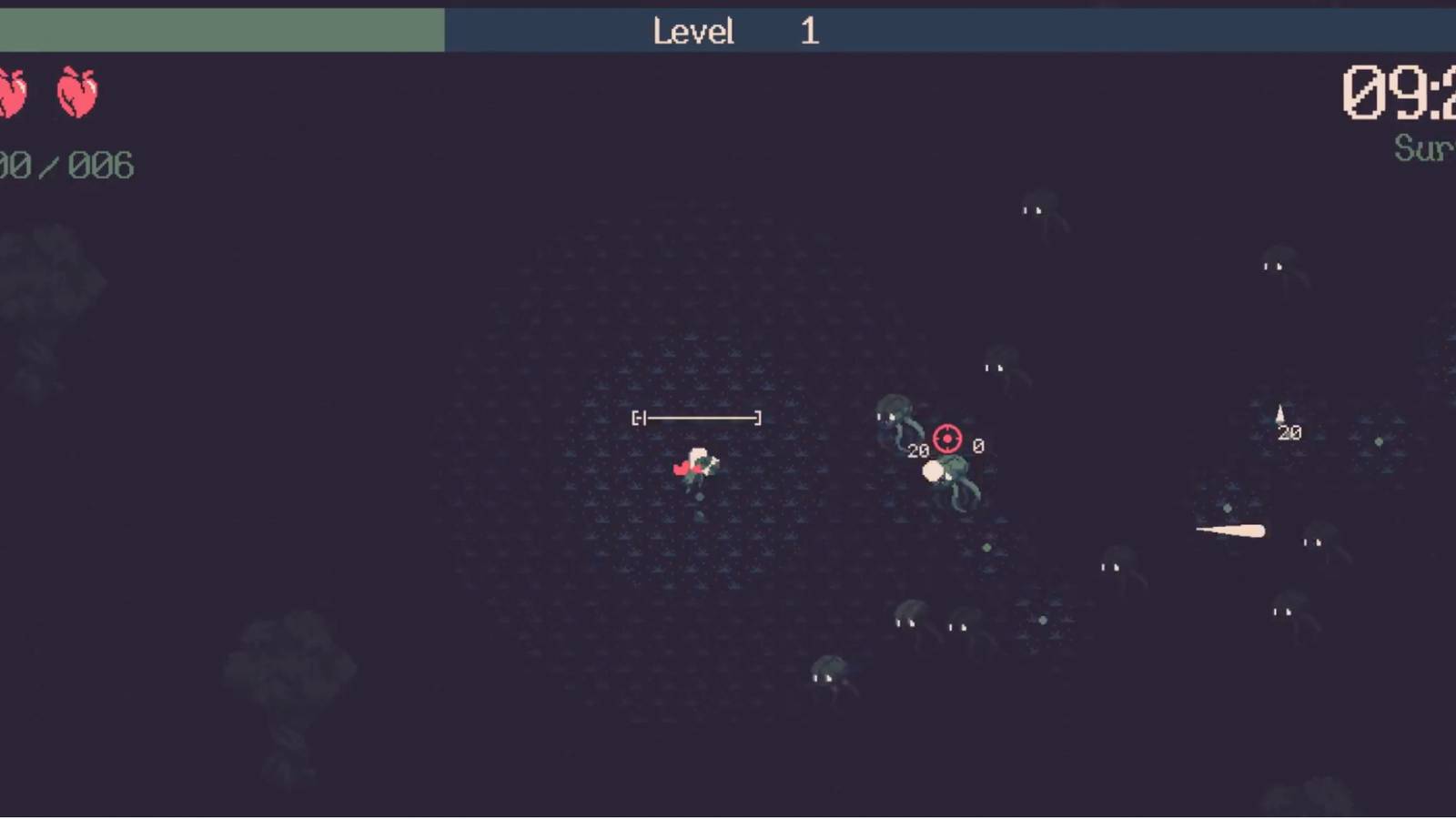The width and height of the screenshot is (1456, 819).
Task: Click the '20' damage number near crosshair
Action: [x=917, y=450]
